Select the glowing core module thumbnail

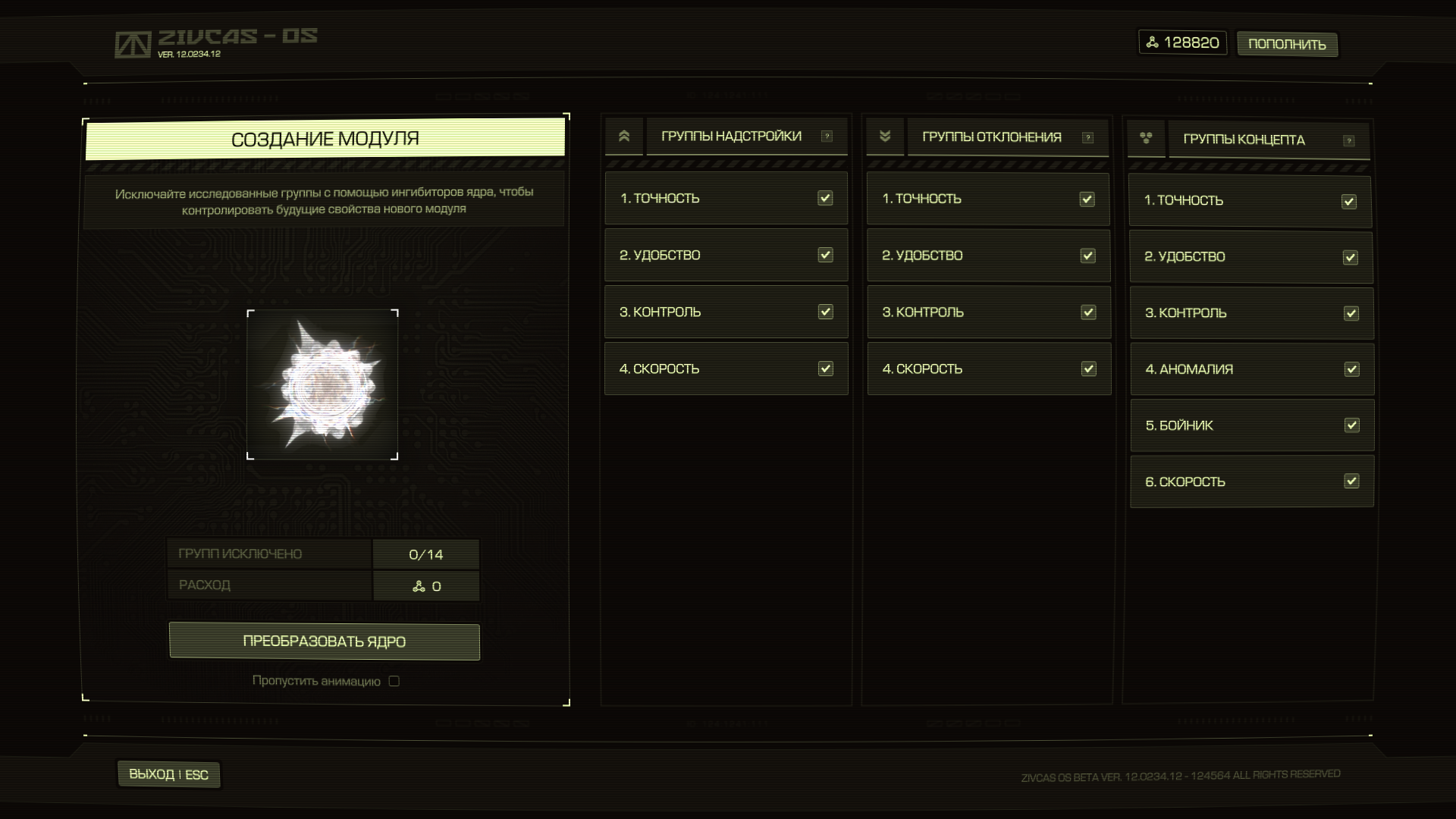(322, 384)
